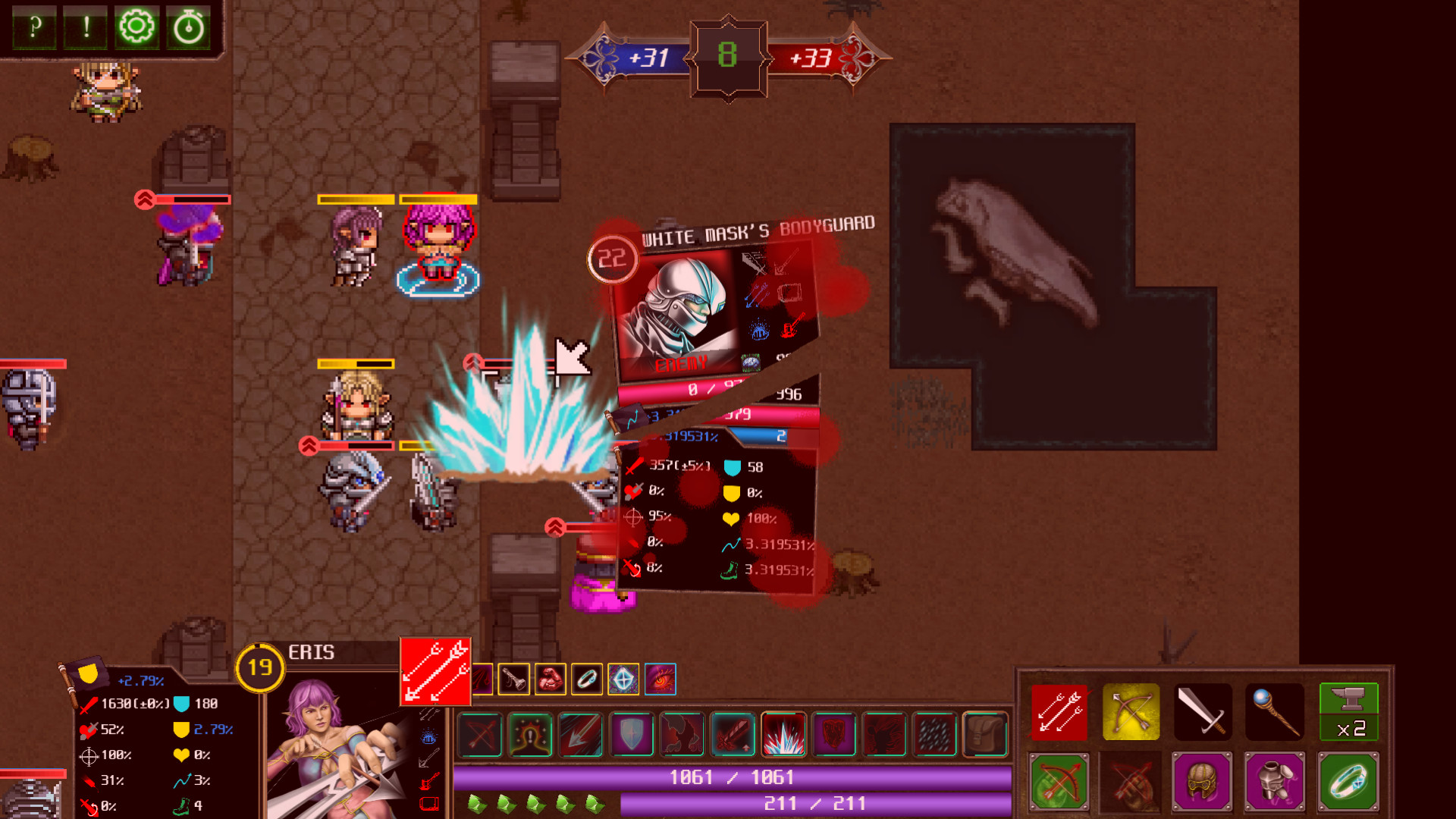Screen dimensions: 1456x819
Task: Click the yellow bow and arrow item
Action: [x=1130, y=711]
